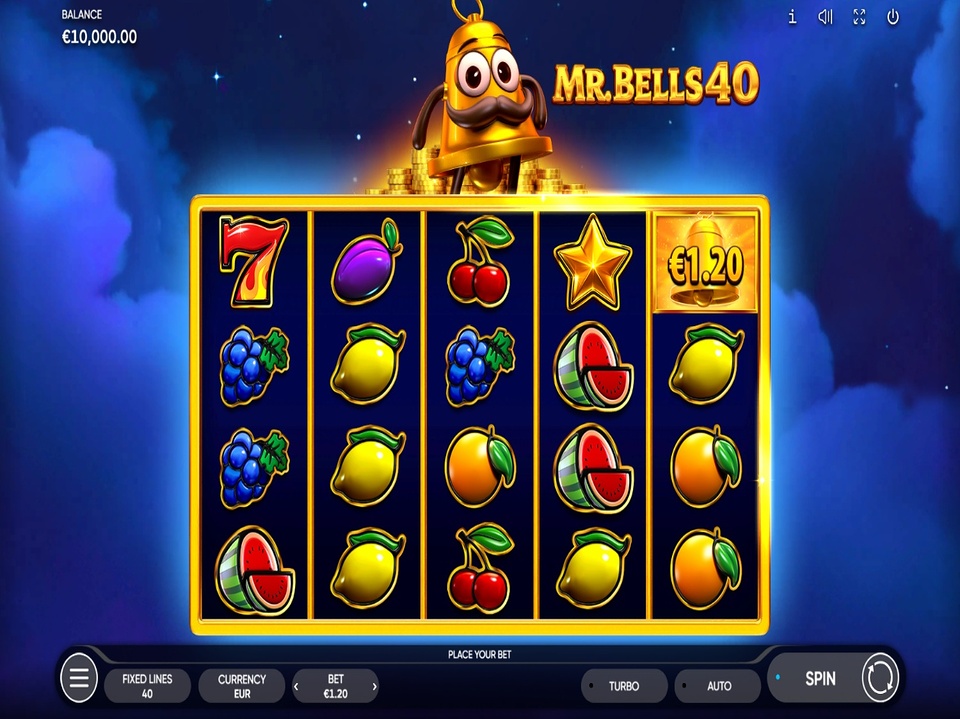Open the Auto spin options
960x719 pixels.
tap(718, 686)
